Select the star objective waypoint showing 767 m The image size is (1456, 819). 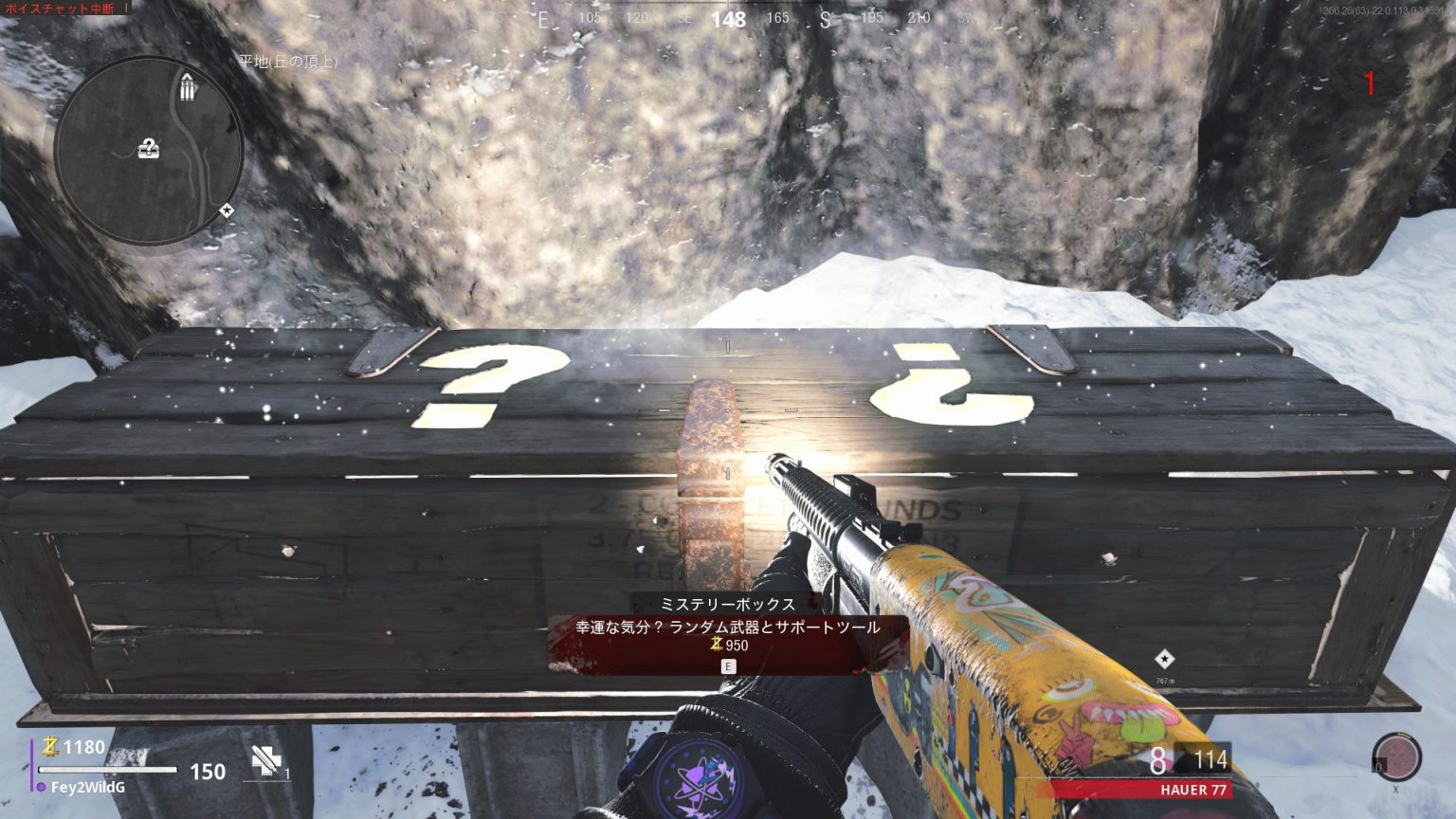[1164, 660]
